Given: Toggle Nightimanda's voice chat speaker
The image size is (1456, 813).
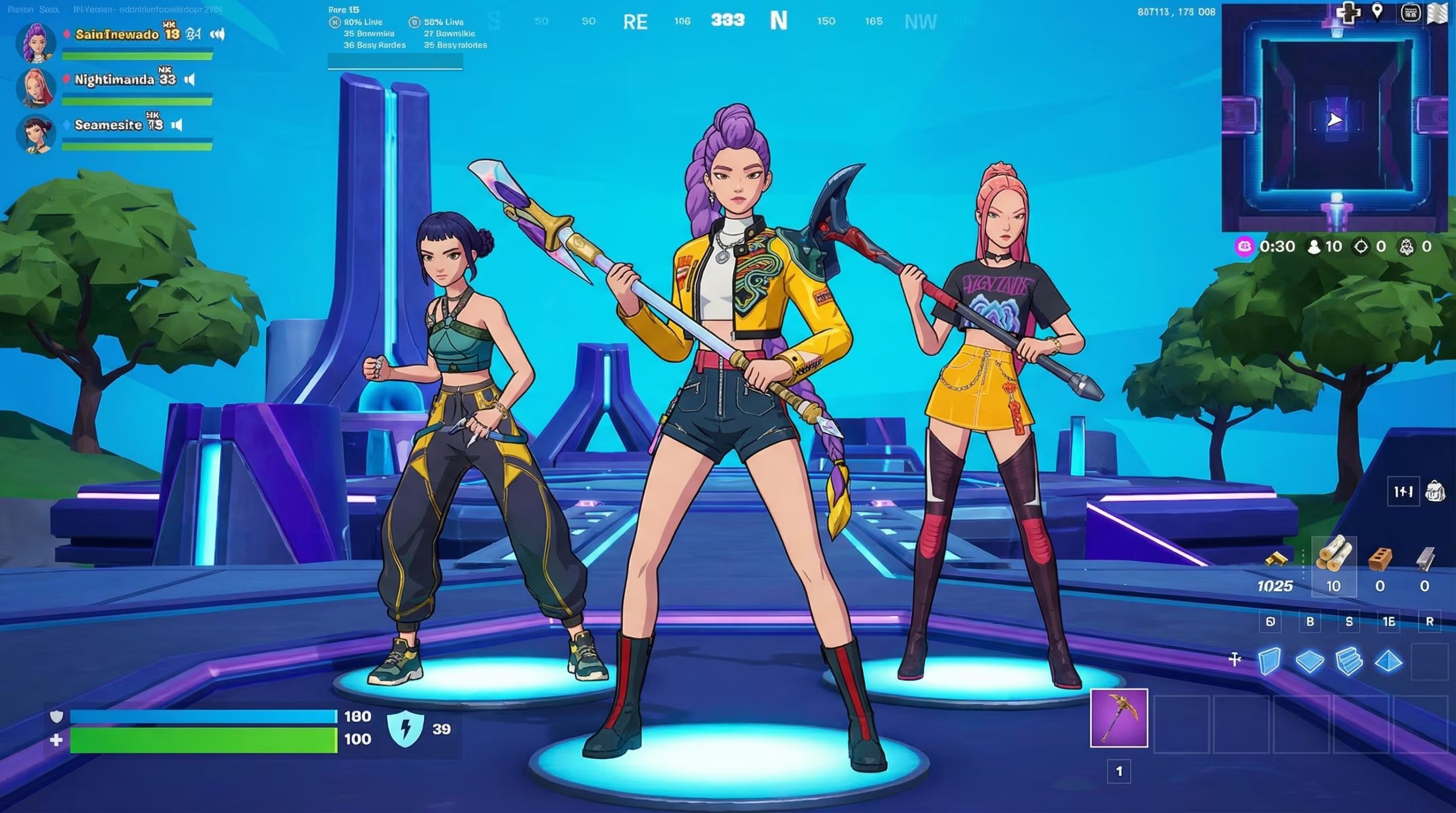Looking at the screenshot, I should coord(189,80).
